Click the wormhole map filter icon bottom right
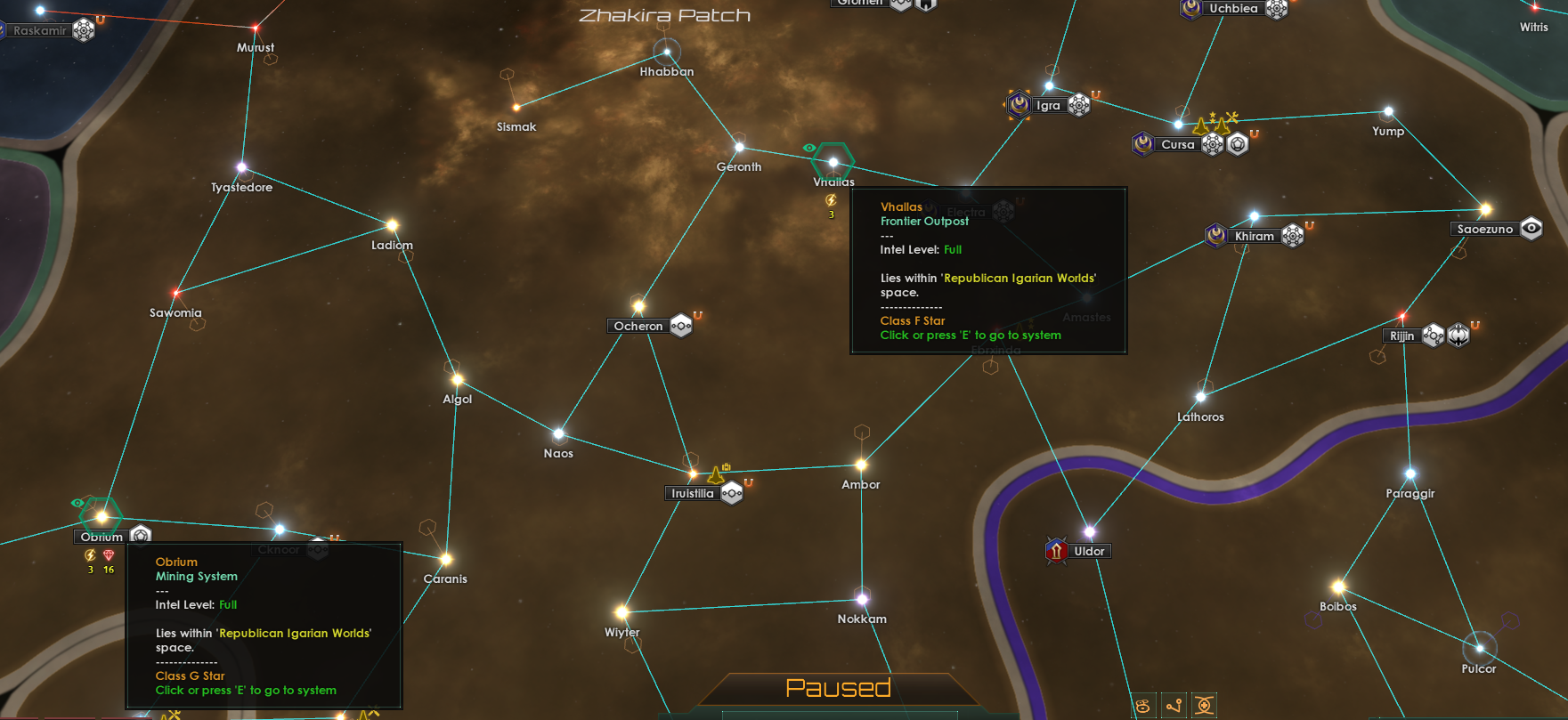1568x720 pixels. tap(1206, 706)
